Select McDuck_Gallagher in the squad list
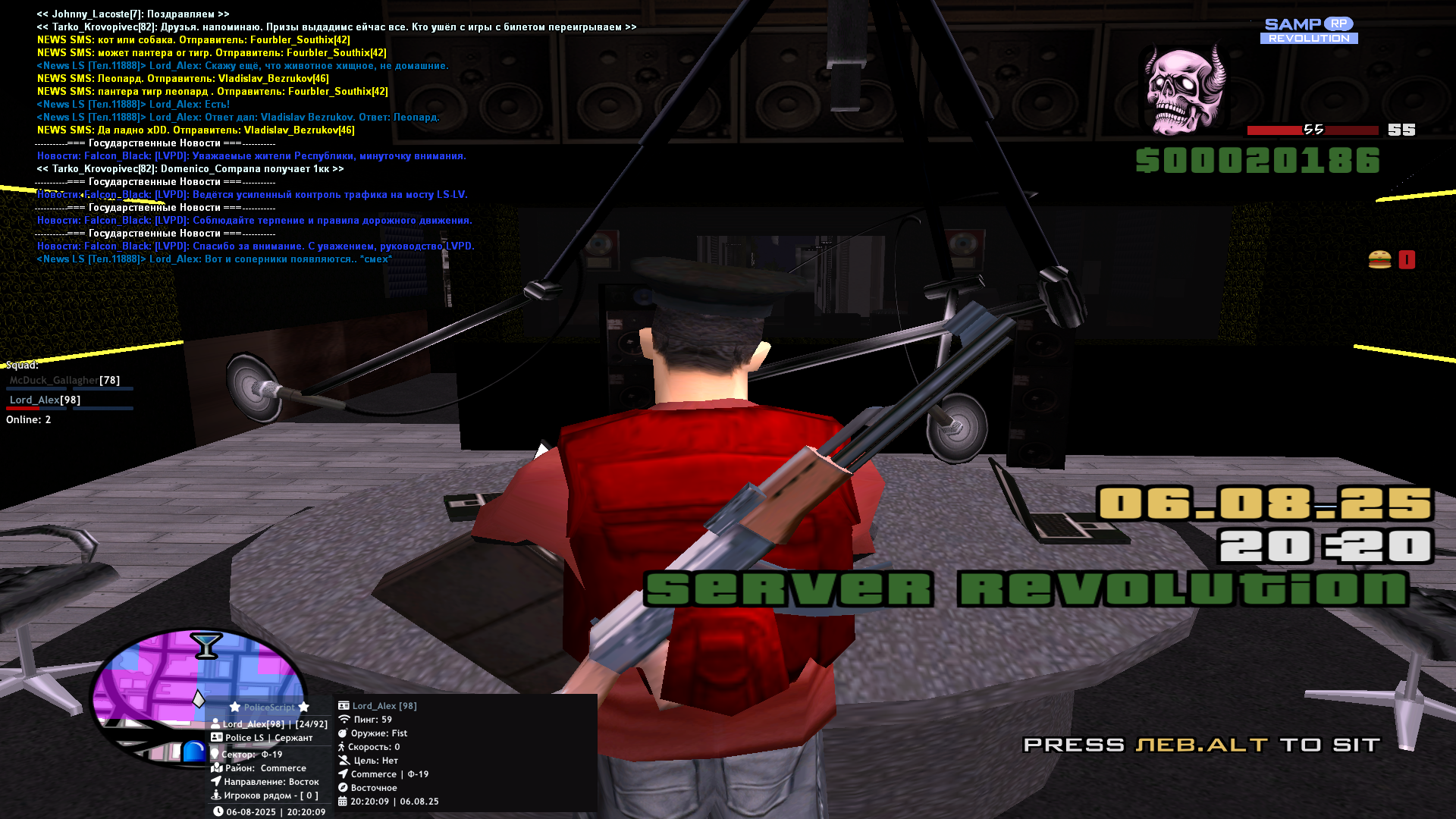The height and width of the screenshot is (819, 1456). [55, 381]
